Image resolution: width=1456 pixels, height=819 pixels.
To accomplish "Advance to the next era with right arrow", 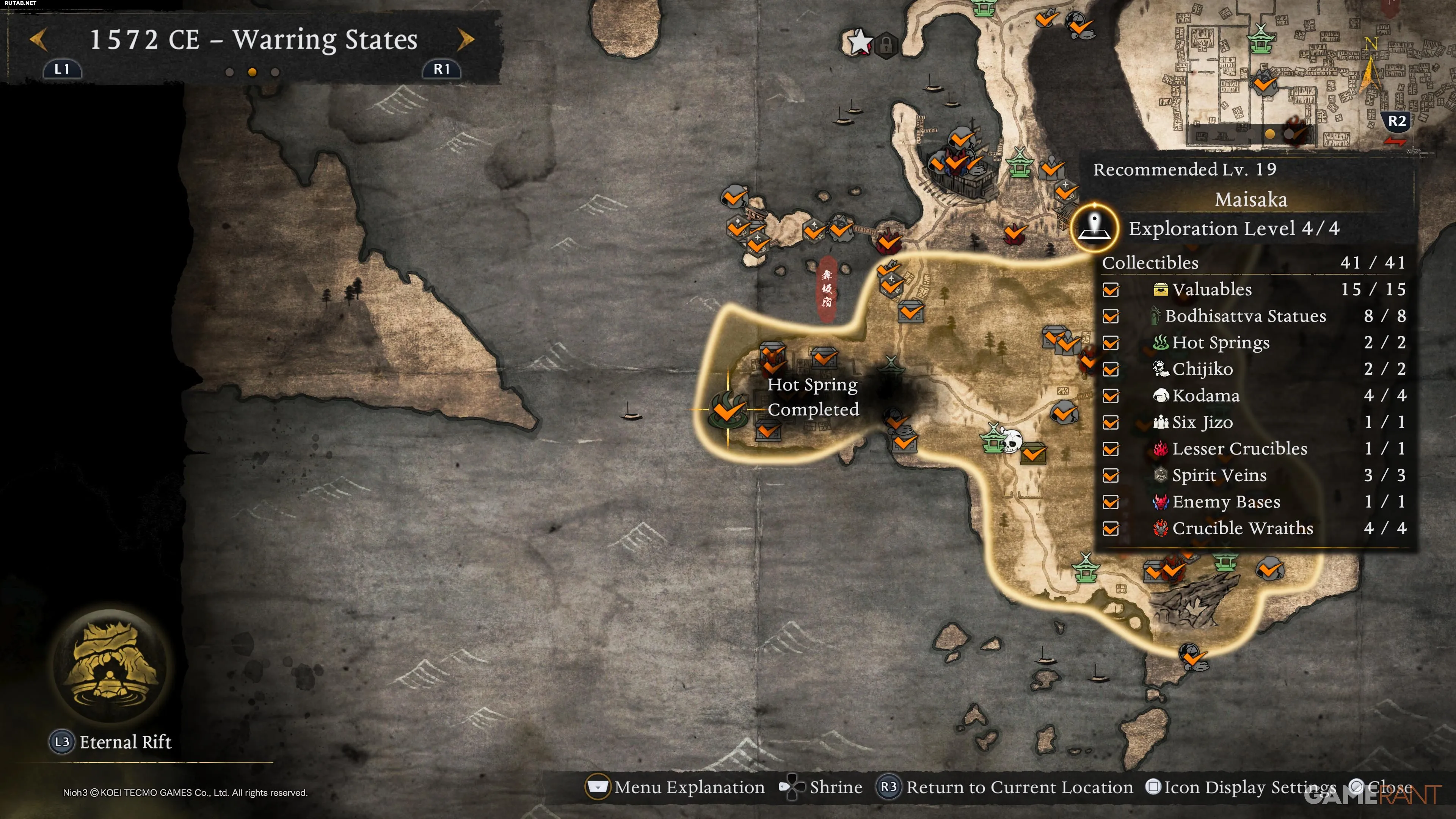I will (x=465, y=39).
